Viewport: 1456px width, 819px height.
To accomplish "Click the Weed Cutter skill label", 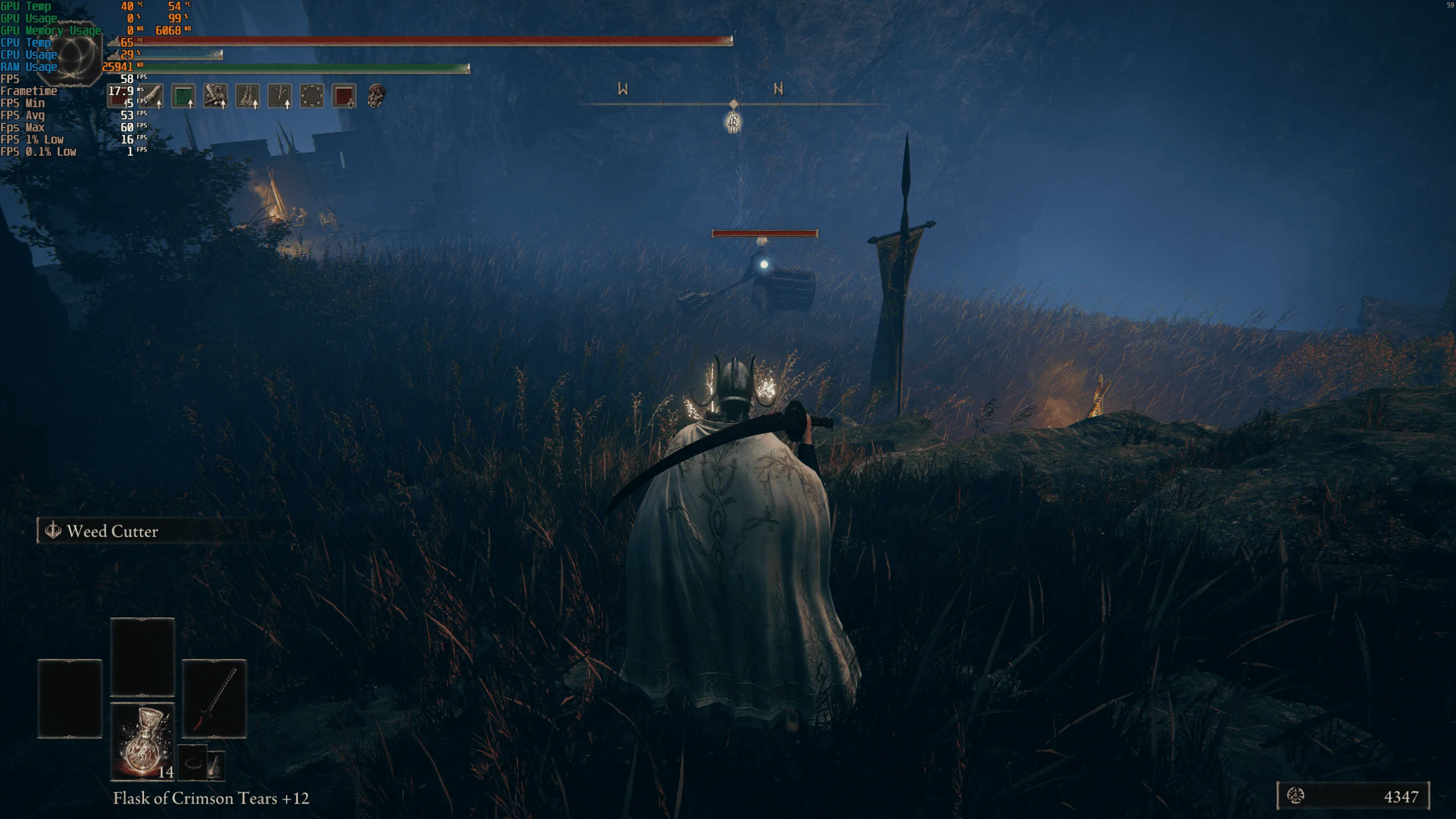I will pyautogui.click(x=112, y=531).
